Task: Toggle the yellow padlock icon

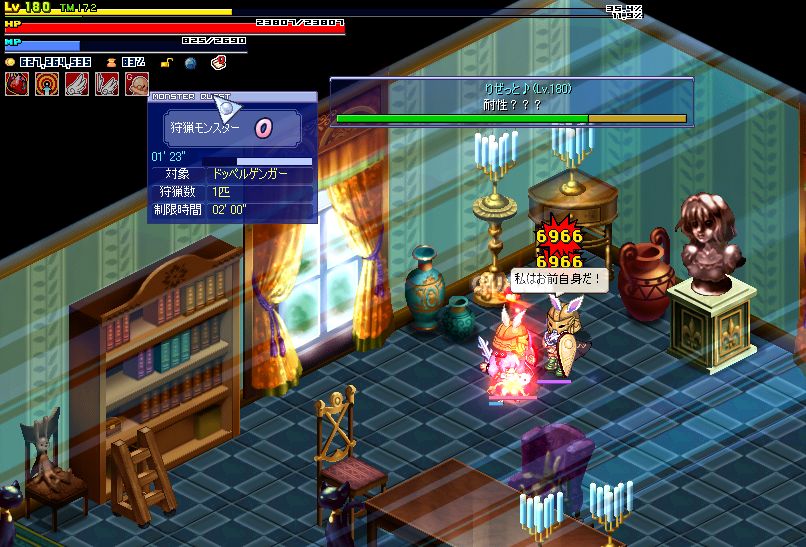Action: [x=168, y=62]
